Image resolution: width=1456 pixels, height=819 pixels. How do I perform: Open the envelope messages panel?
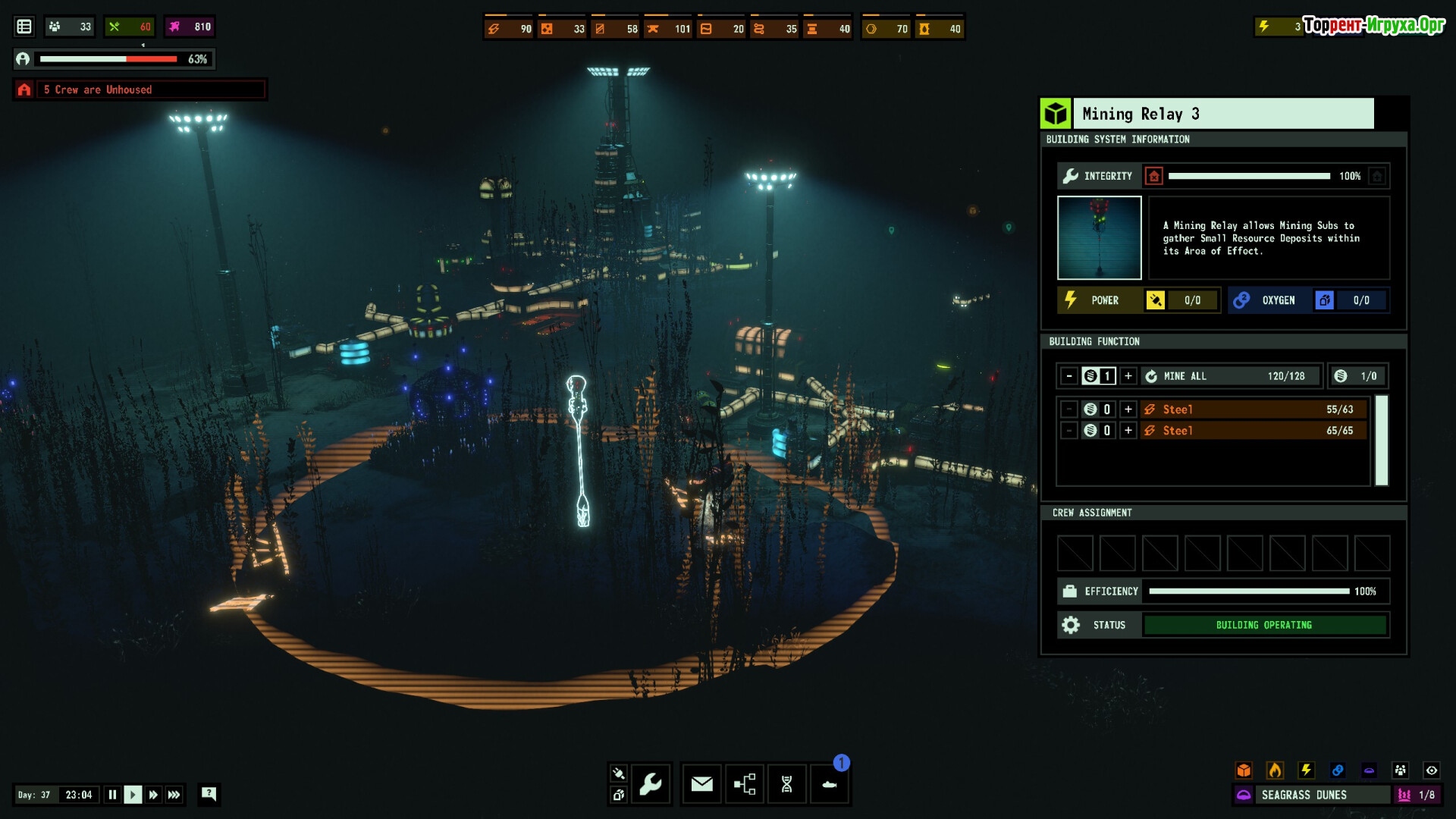pyautogui.click(x=701, y=784)
